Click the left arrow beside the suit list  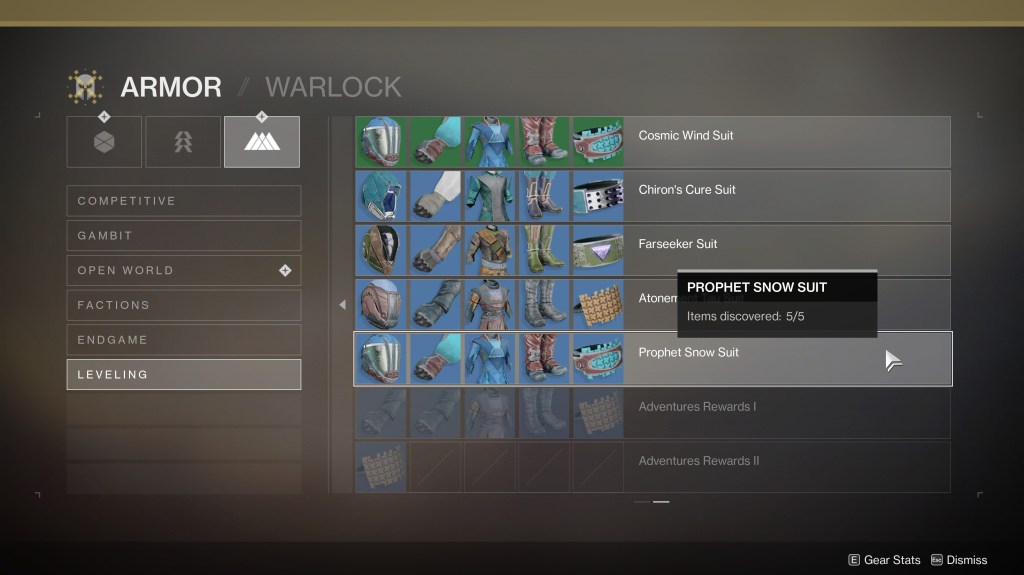pos(342,305)
